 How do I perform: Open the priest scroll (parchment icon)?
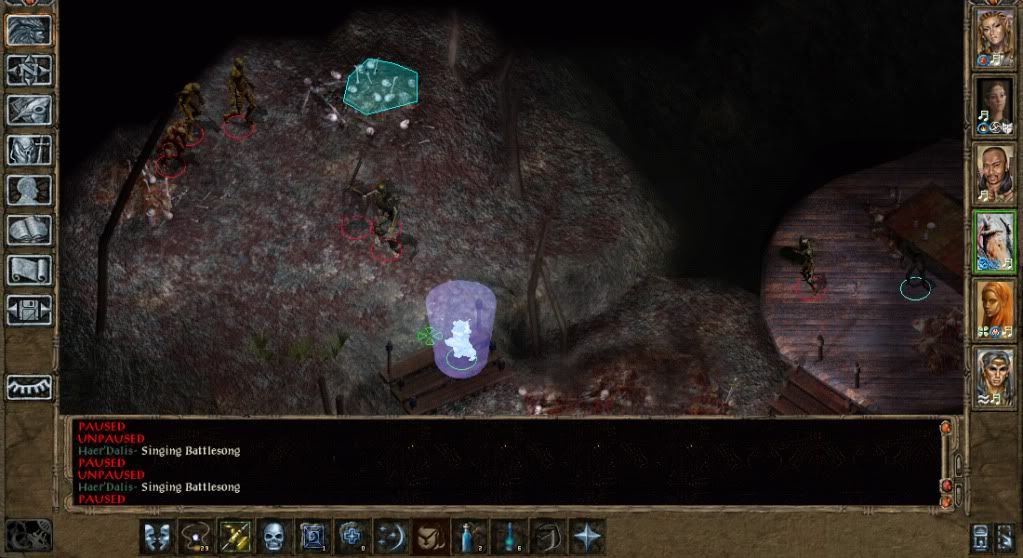(x=29, y=270)
